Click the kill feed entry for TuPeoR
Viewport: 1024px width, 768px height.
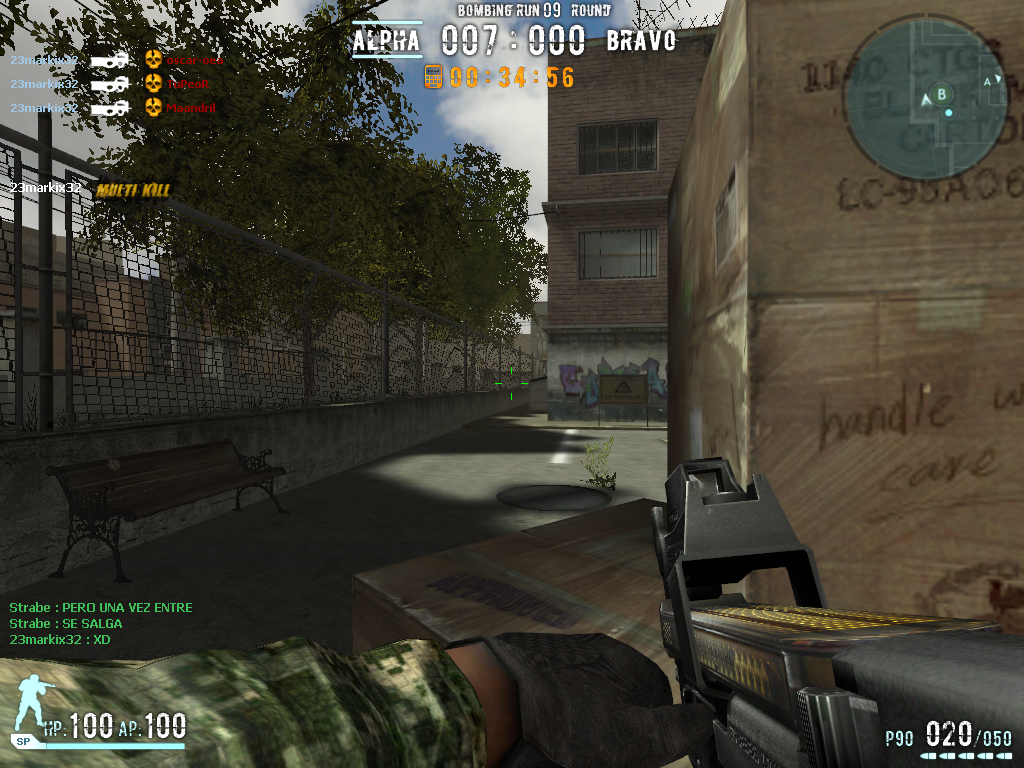[x=188, y=84]
